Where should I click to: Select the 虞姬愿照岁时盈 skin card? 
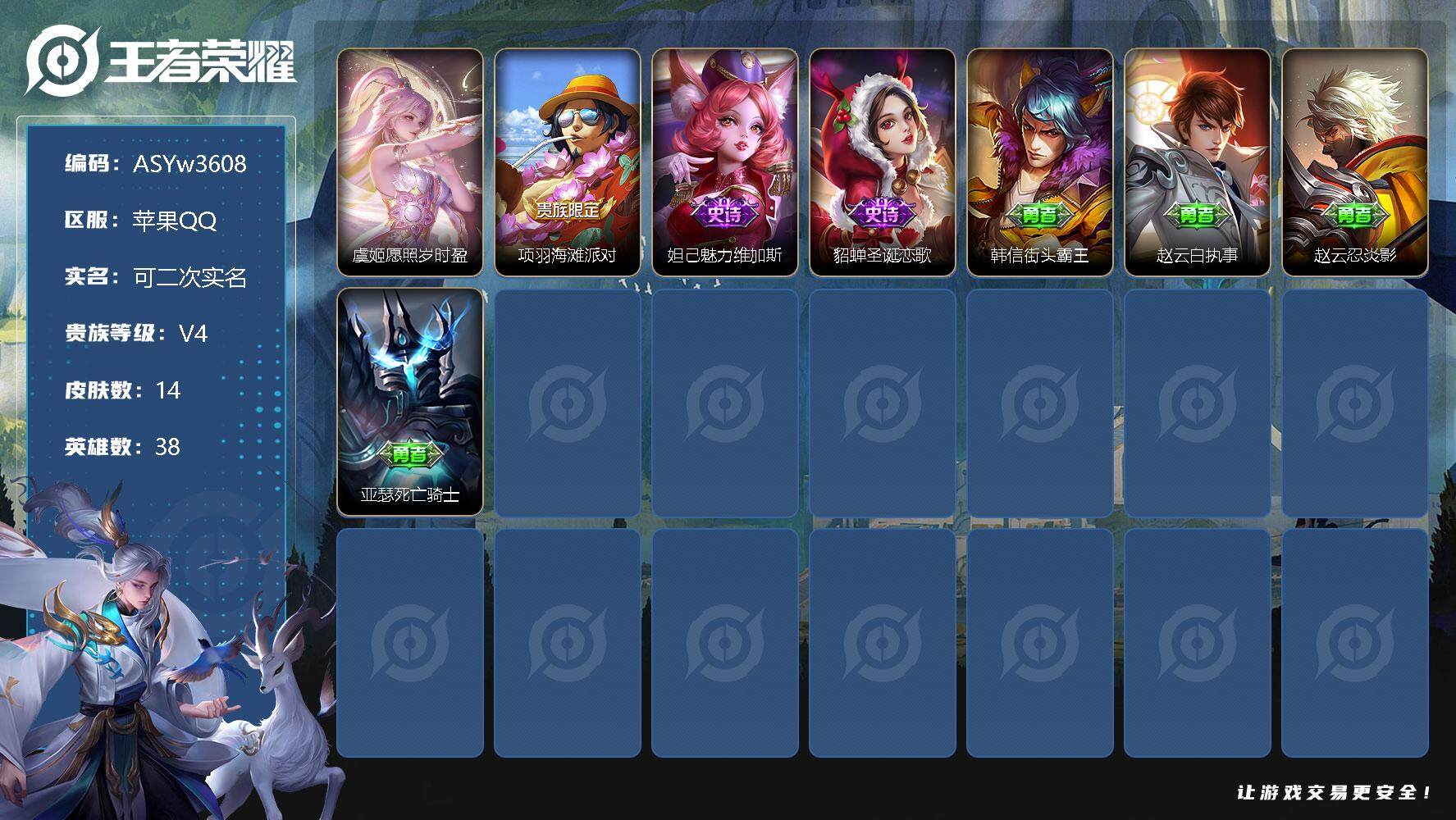410,162
